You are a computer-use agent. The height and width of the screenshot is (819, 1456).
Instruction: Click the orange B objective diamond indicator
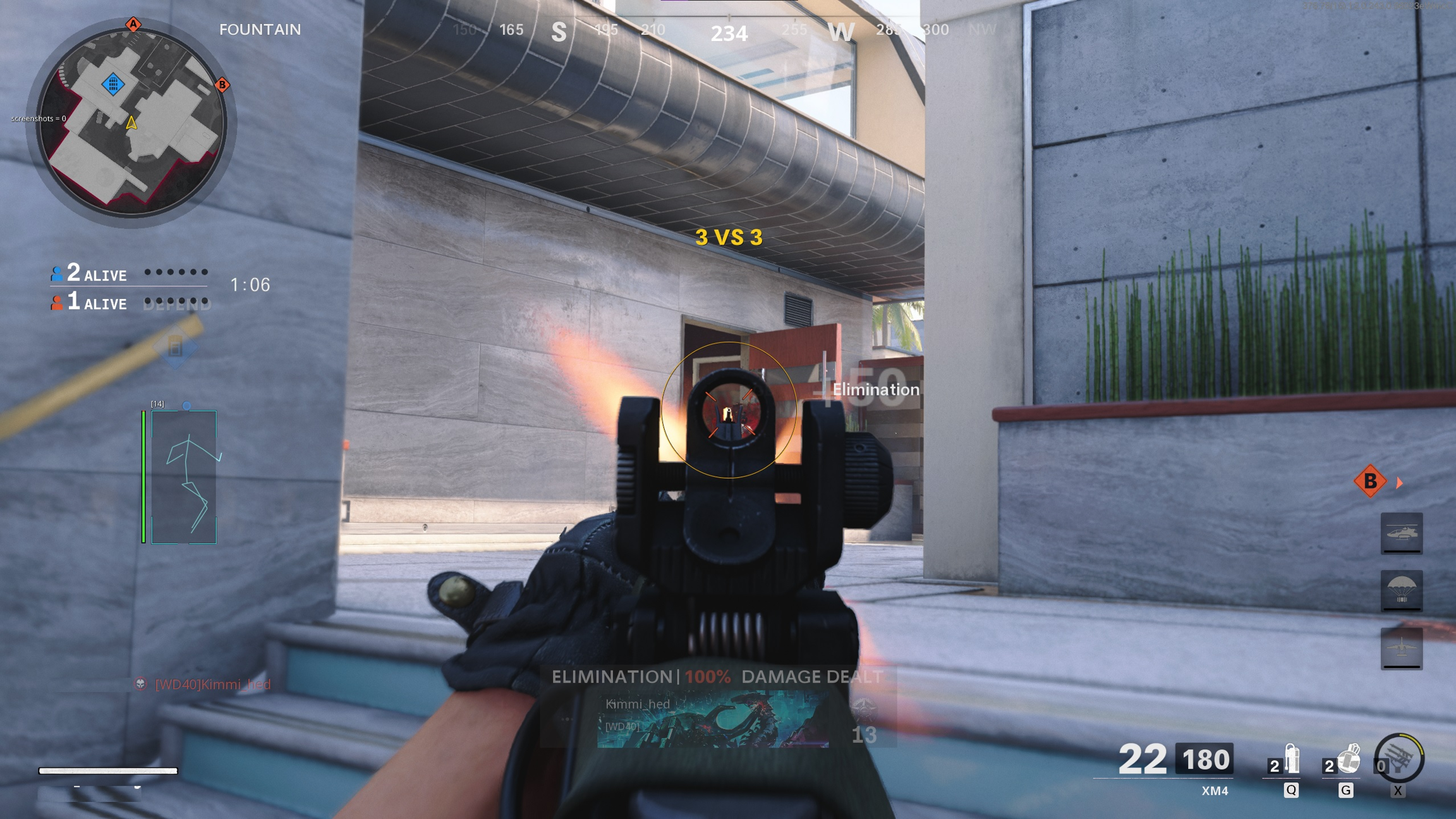(x=1370, y=482)
